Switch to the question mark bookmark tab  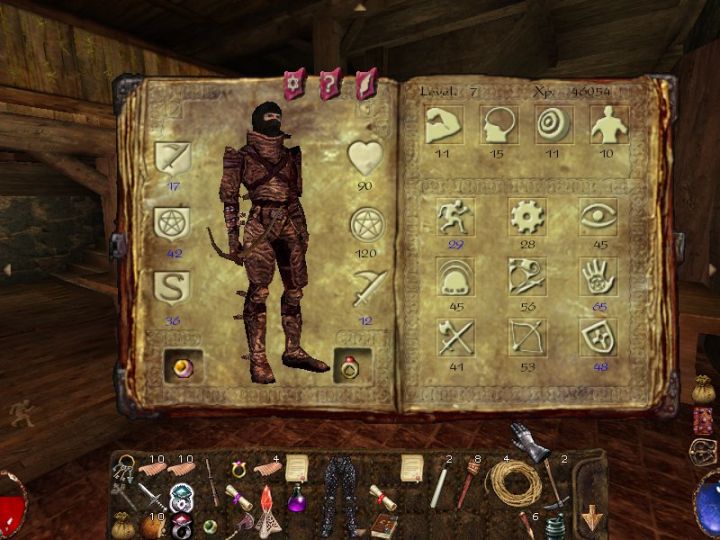click(x=331, y=83)
